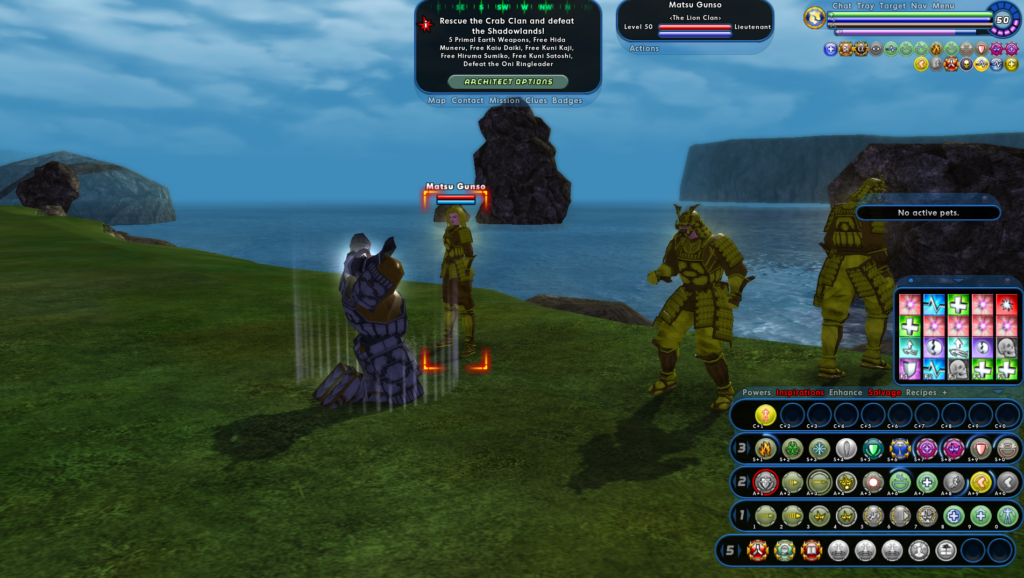Use the skull inspiration in the inspiration tray
Viewport: 1024px width, 578px height.
coord(1007,348)
